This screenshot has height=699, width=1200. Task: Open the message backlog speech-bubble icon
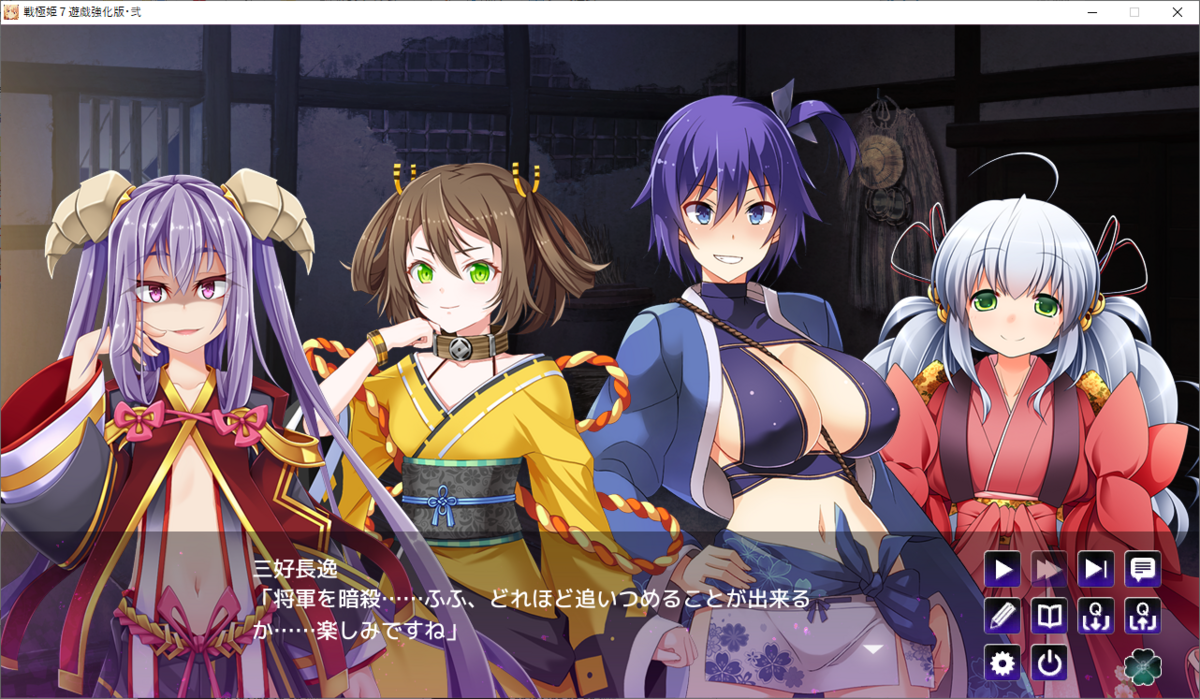pyautogui.click(x=1142, y=570)
